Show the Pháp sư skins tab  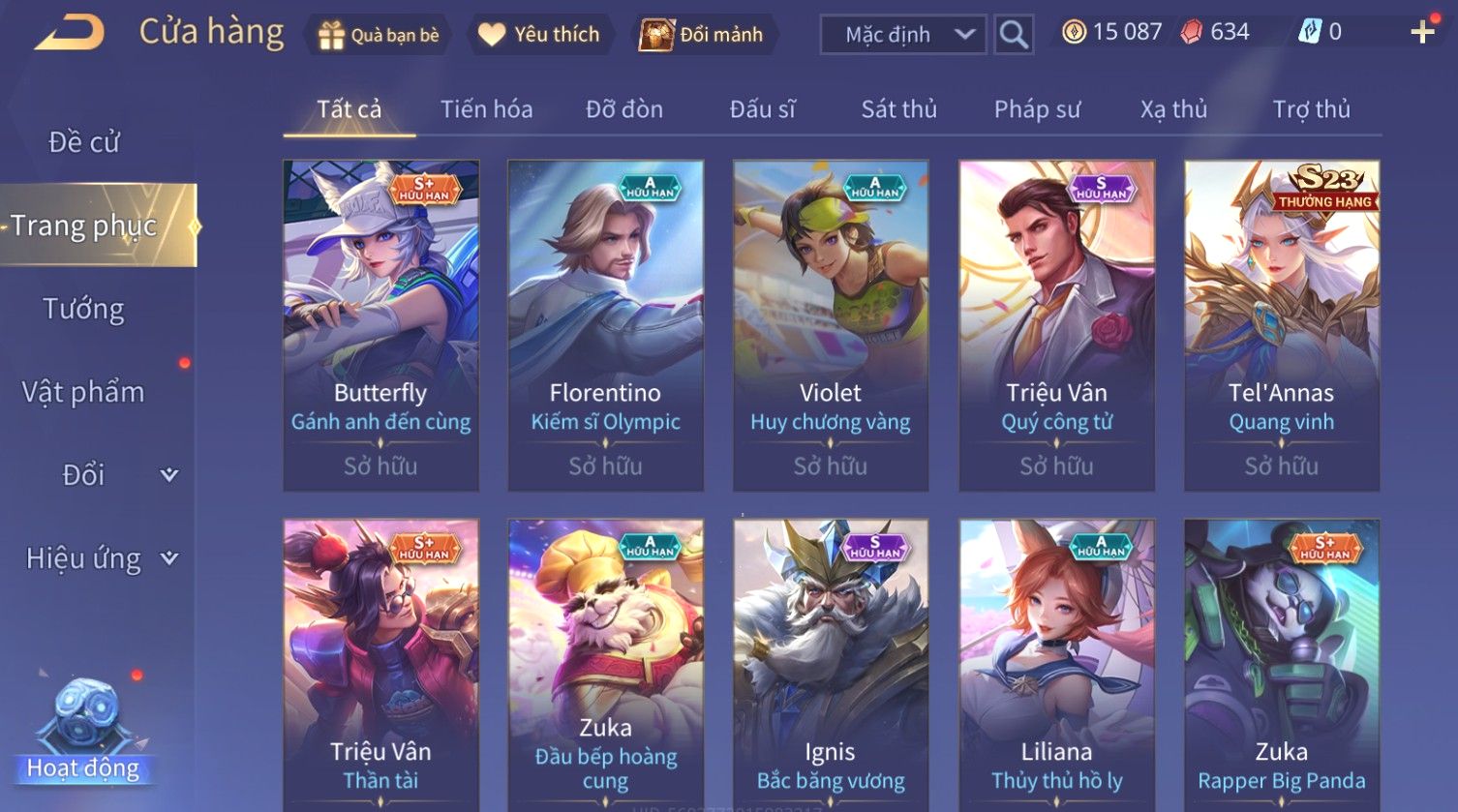(x=1037, y=109)
